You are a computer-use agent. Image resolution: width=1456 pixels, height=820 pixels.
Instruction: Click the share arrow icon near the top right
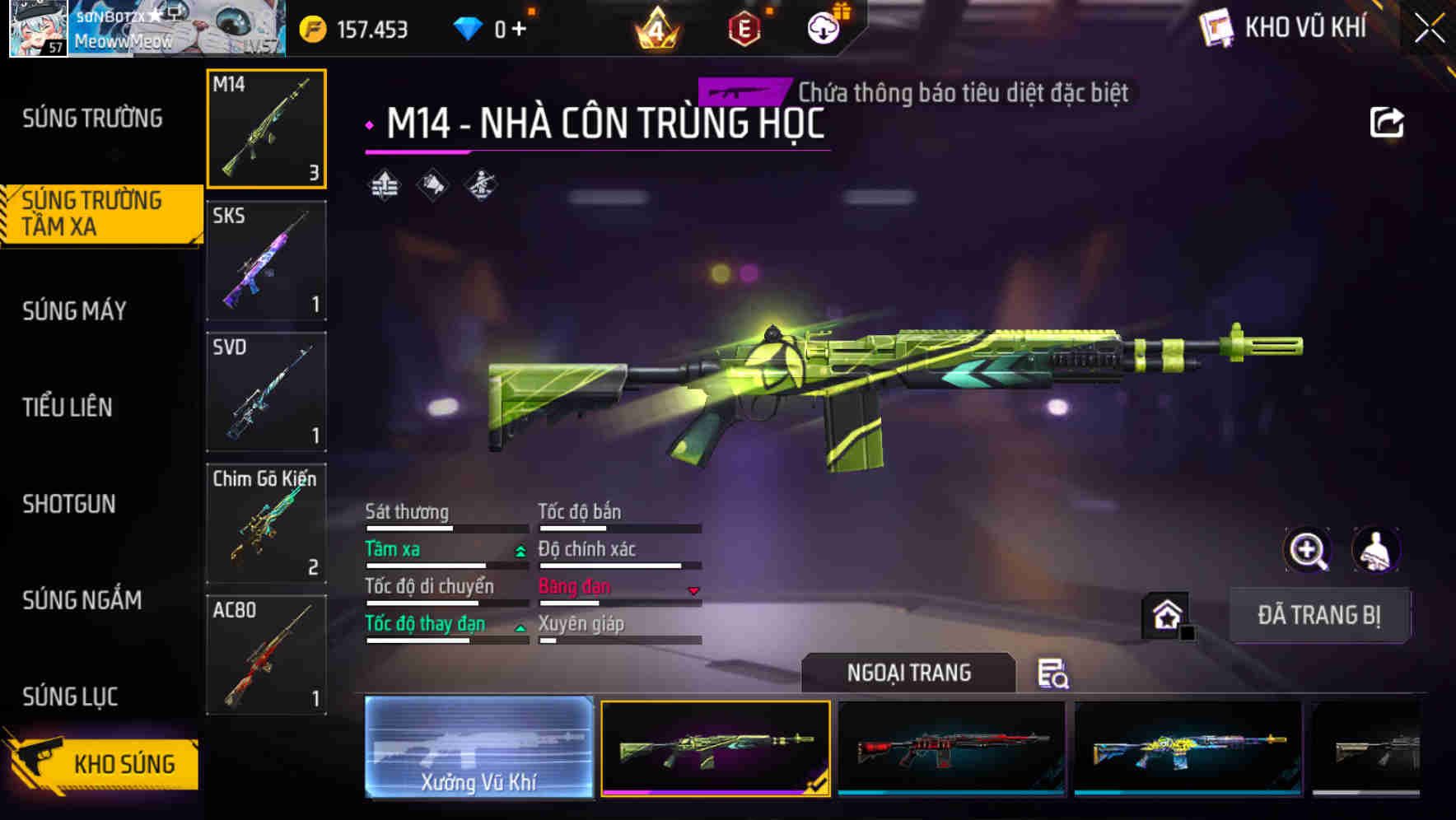1388,121
